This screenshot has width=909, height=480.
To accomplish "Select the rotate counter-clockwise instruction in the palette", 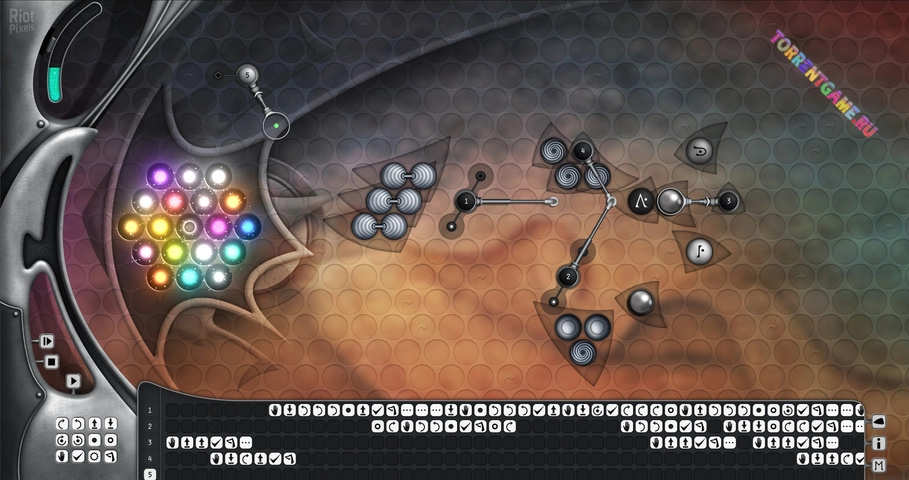I will click(78, 424).
